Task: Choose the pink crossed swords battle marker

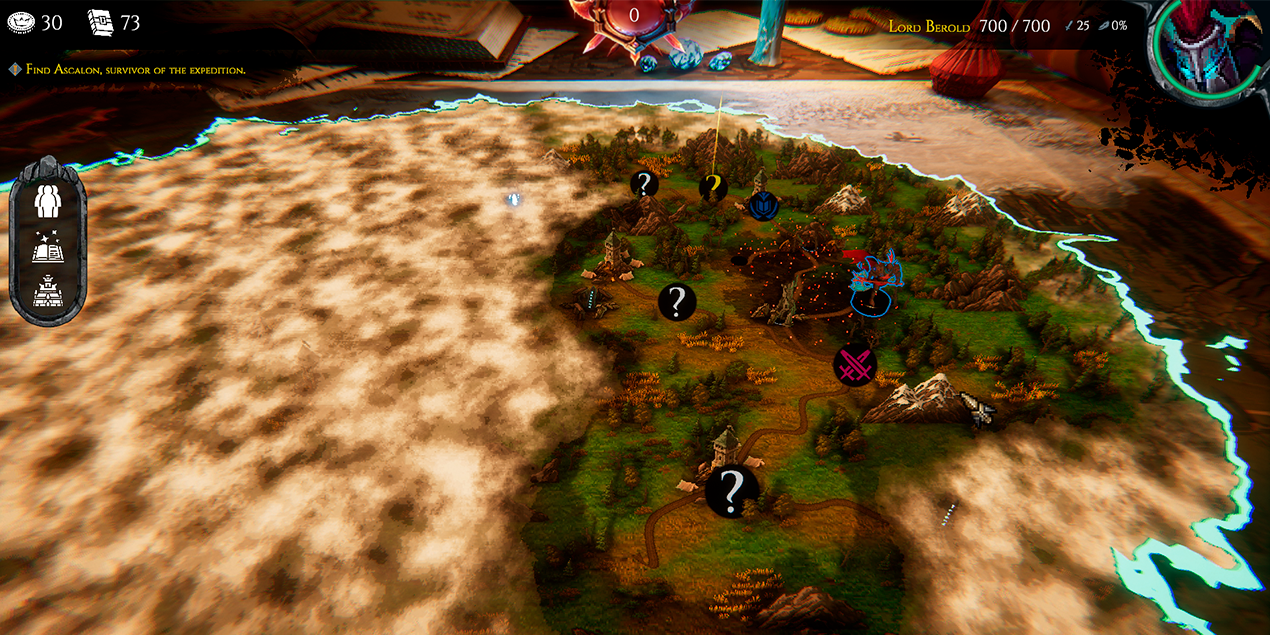Action: 855,366
